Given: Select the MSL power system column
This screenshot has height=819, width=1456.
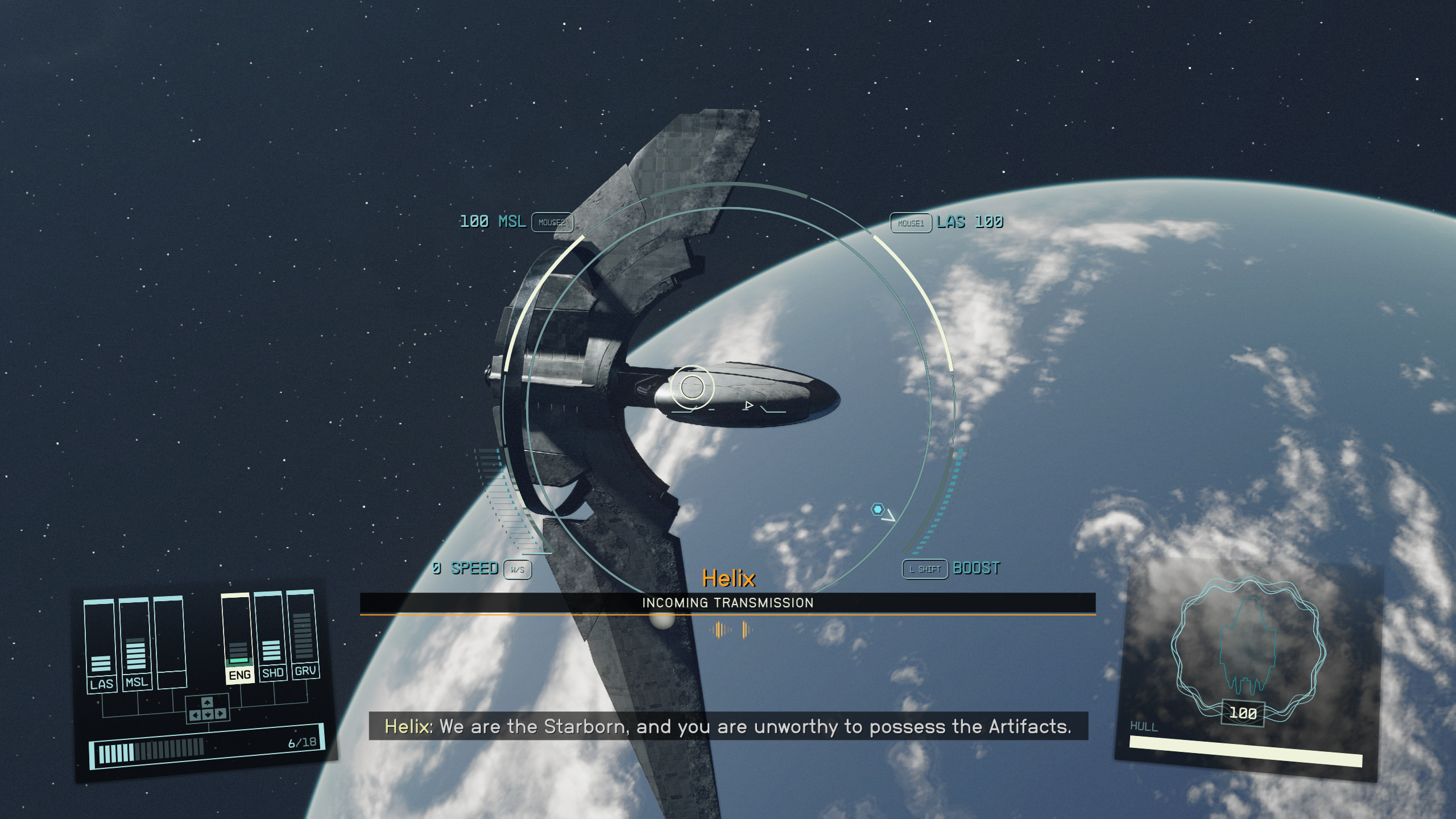Looking at the screenshot, I should click(135, 644).
